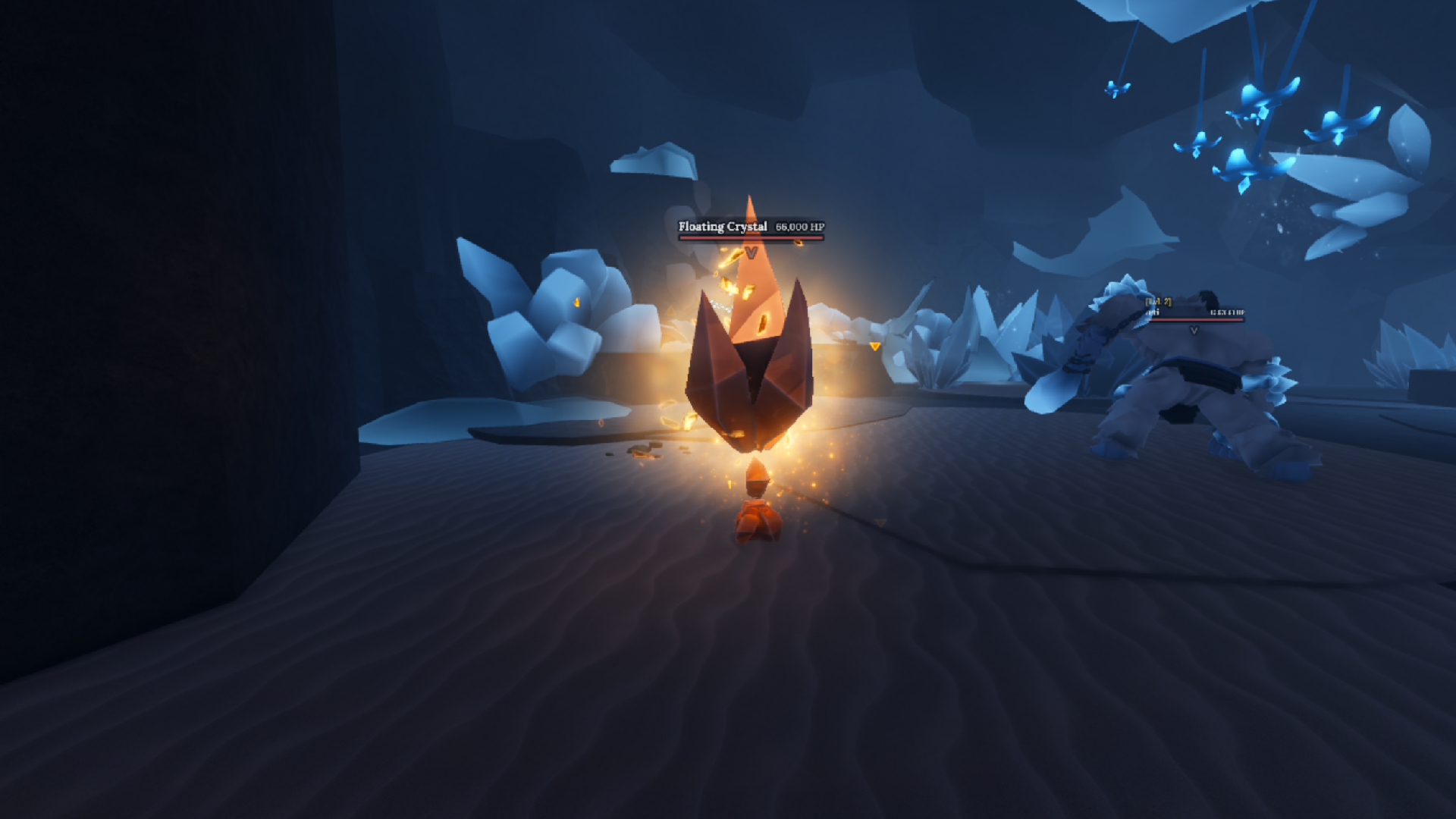
Task: Click the Floating Crystal name label
Action: [723, 226]
